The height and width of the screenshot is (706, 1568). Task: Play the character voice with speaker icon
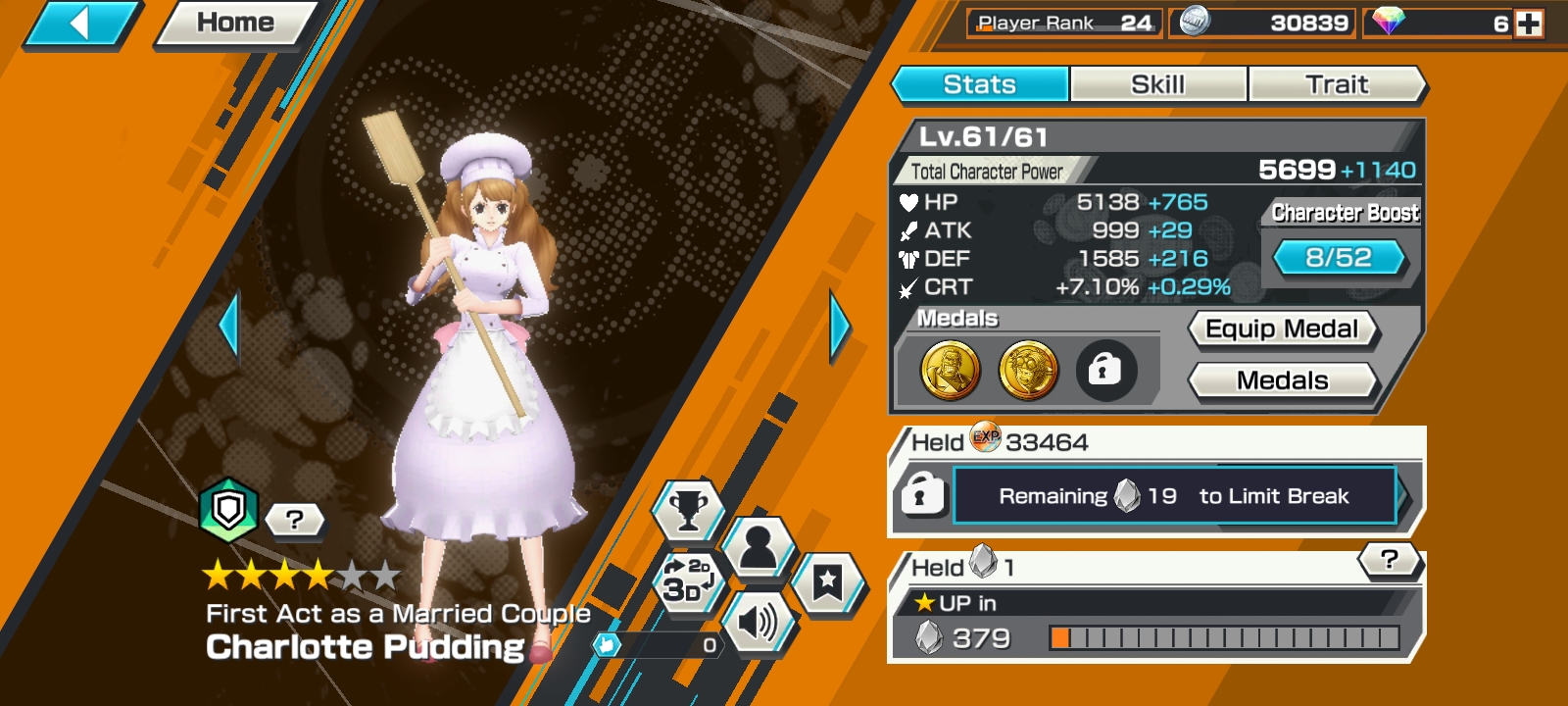click(757, 621)
